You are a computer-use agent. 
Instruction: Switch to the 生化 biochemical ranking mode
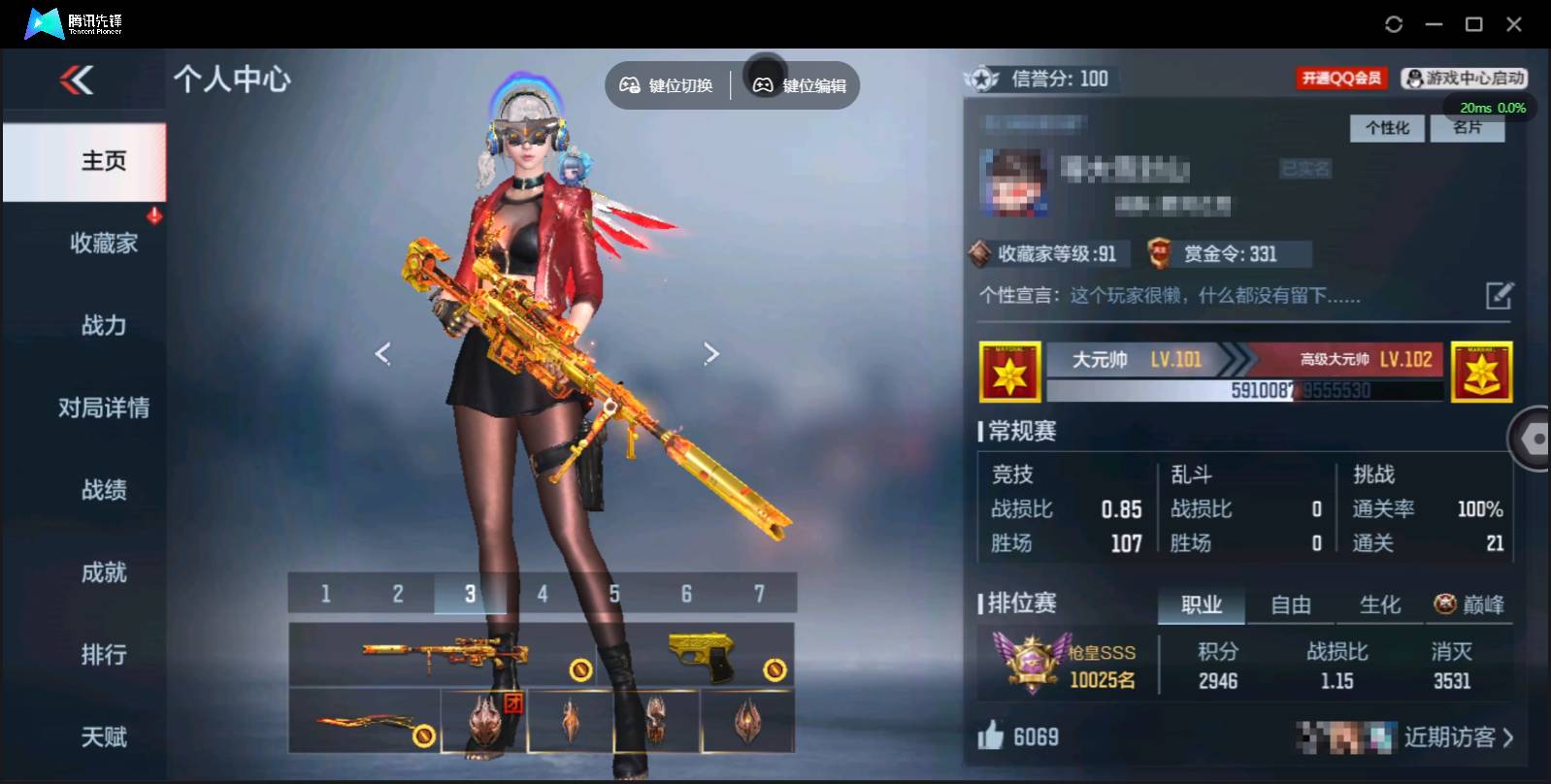(1379, 604)
